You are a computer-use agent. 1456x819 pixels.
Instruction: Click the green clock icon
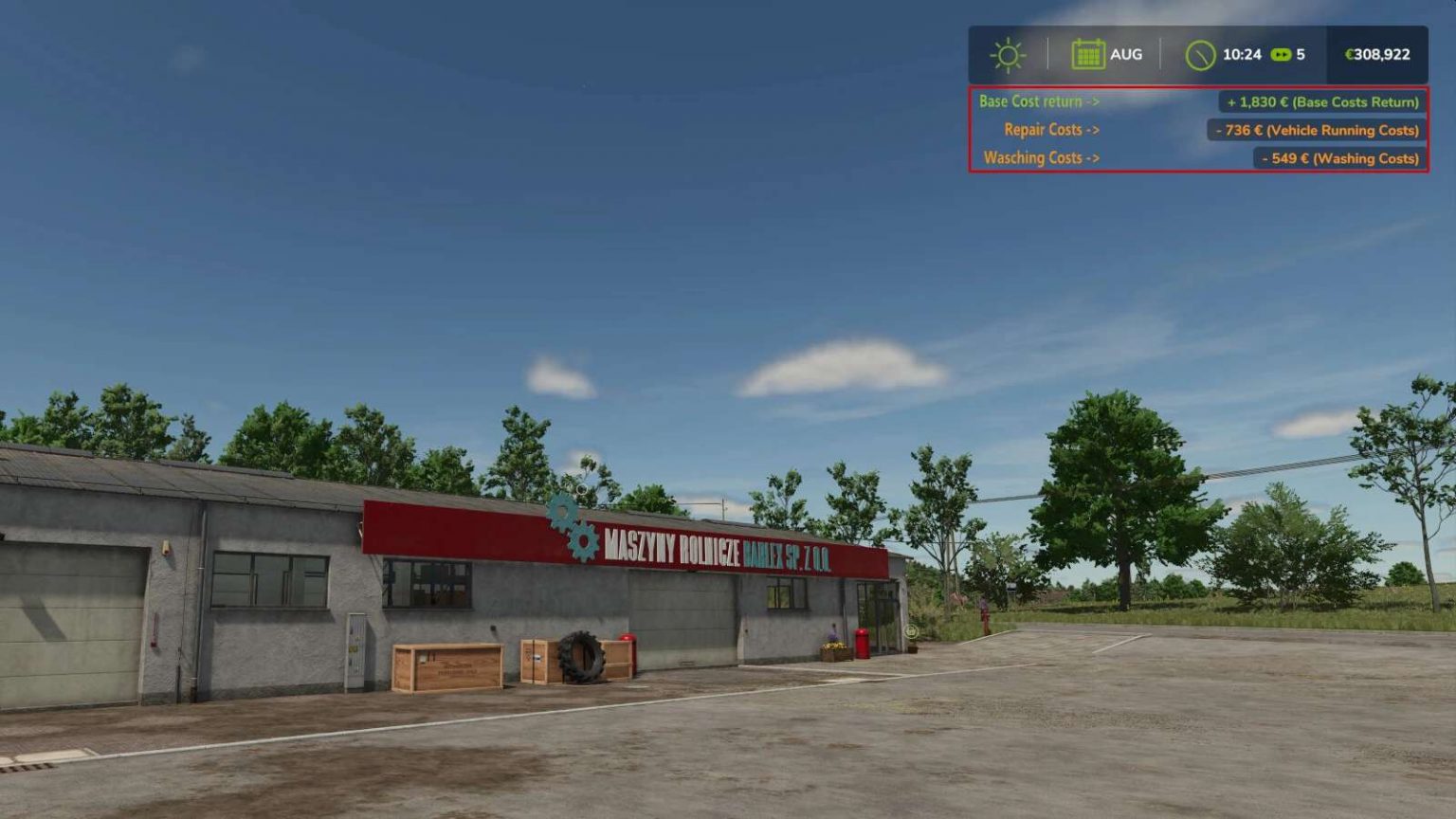(1201, 54)
